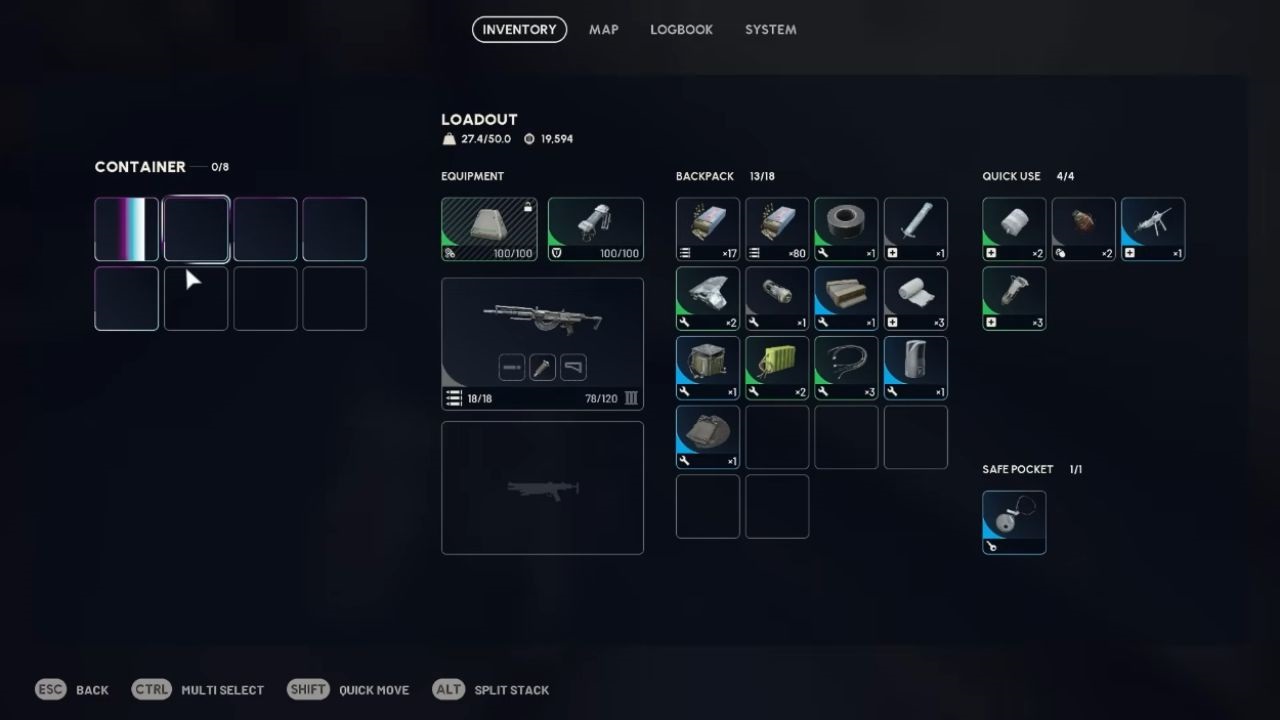
Task: Click the ESC BACK control
Action: click(73, 689)
